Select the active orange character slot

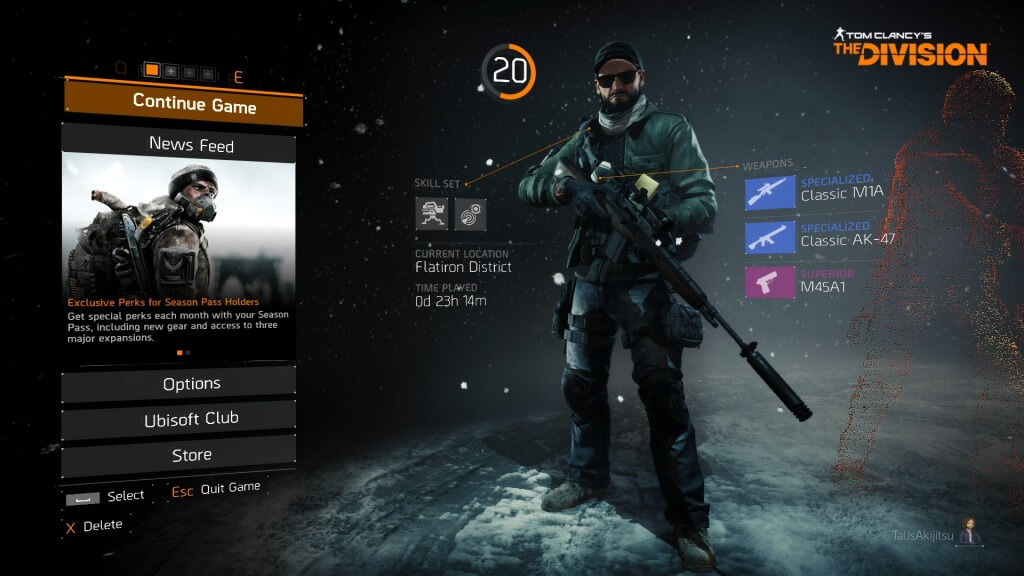coord(152,71)
